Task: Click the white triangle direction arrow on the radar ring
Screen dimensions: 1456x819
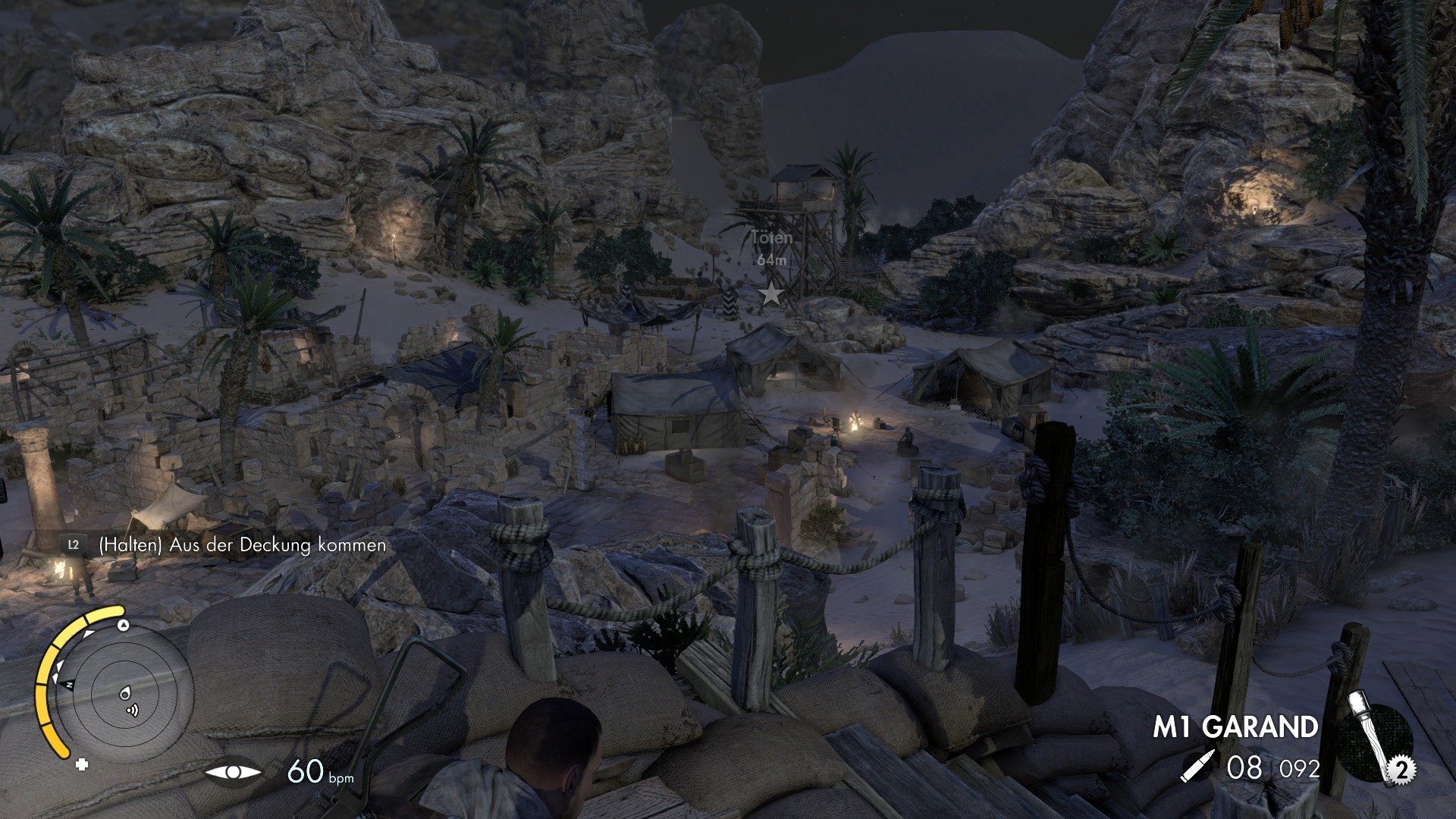Action: point(123,625)
